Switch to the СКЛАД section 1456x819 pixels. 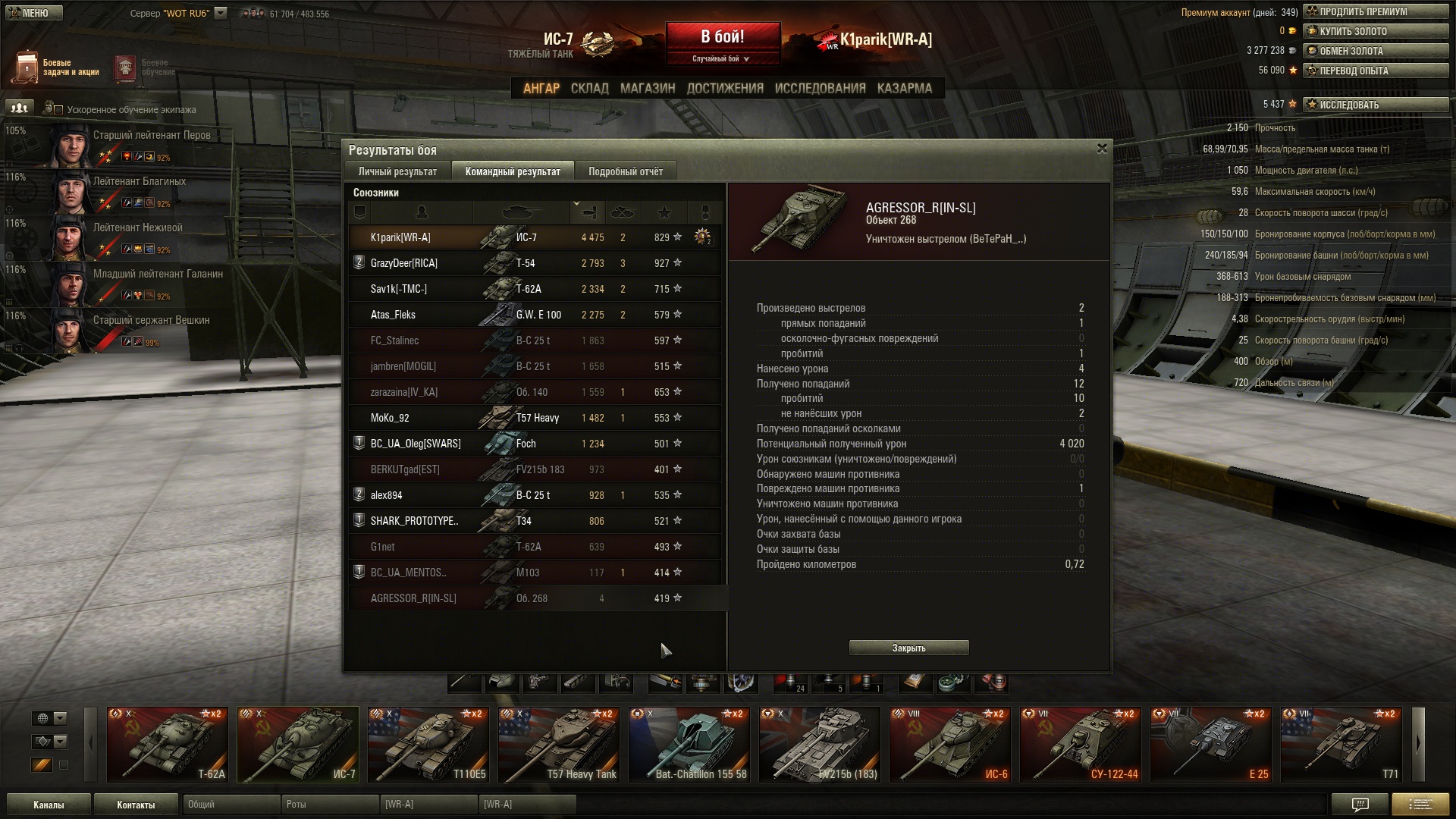(589, 89)
